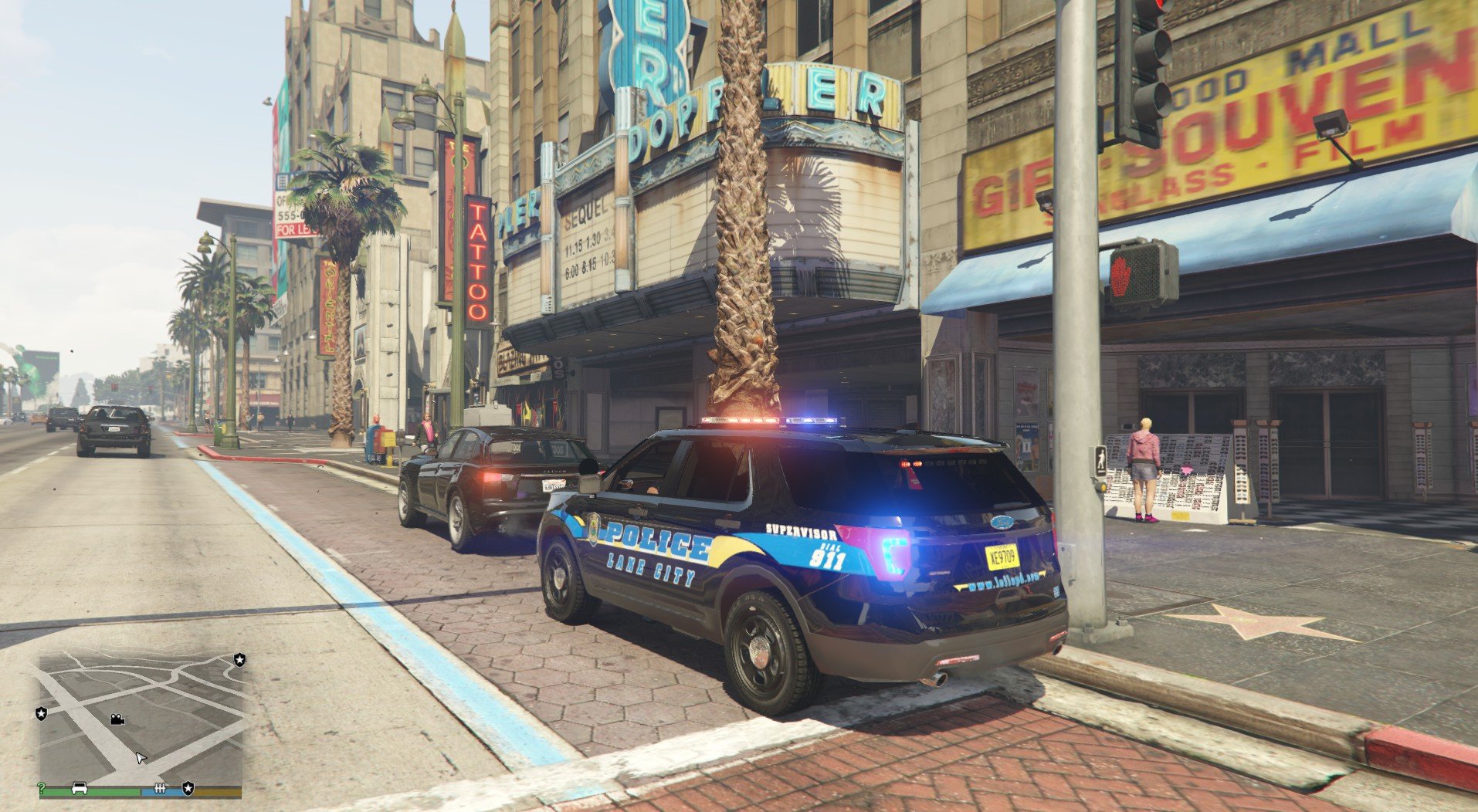Select the white car blip on the minimap
1478x812 pixels.
click(79, 788)
